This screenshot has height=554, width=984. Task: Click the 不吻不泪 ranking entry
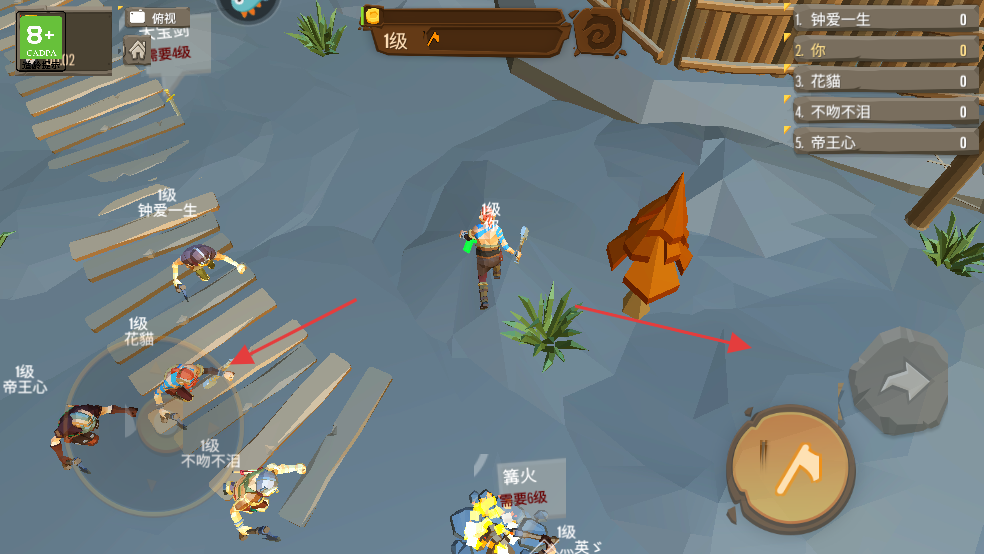click(882, 112)
